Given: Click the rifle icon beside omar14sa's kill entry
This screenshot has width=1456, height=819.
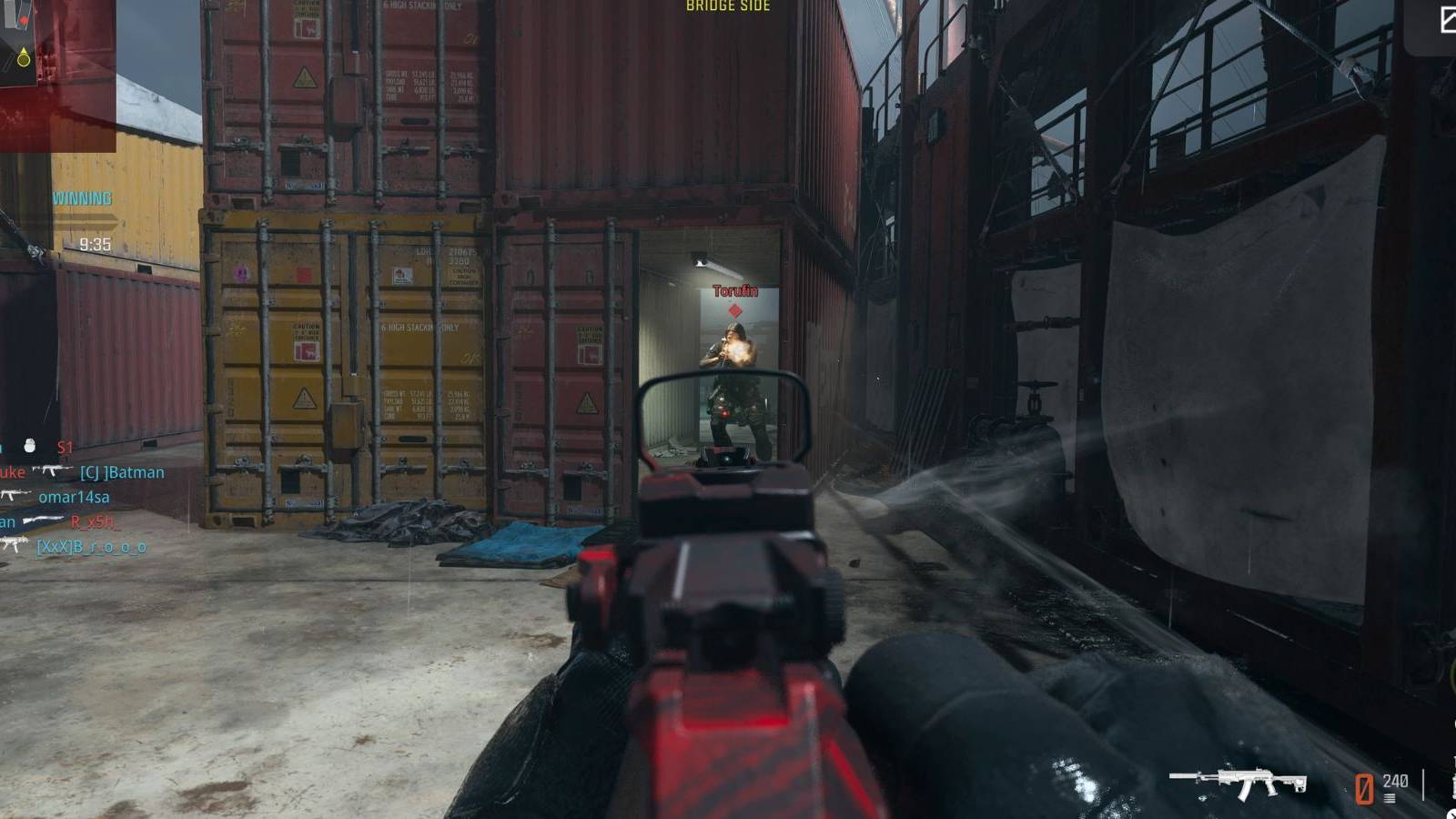Looking at the screenshot, I should (13, 496).
